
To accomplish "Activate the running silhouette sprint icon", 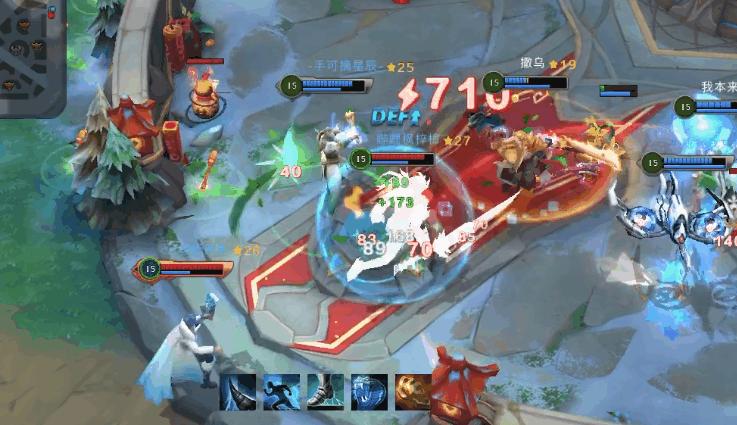I will tap(280, 392).
